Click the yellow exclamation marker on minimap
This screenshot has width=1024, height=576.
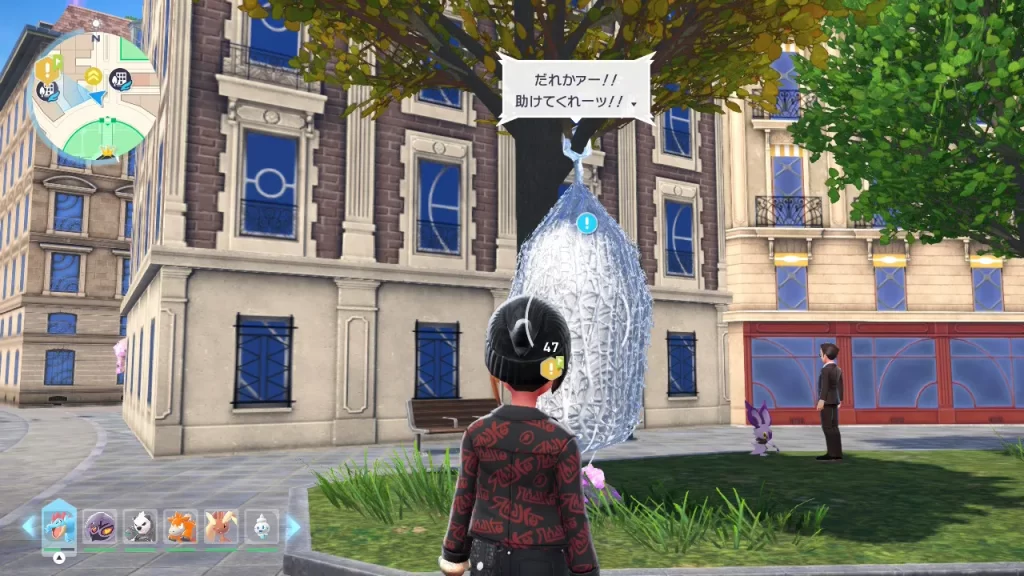[x=47, y=68]
